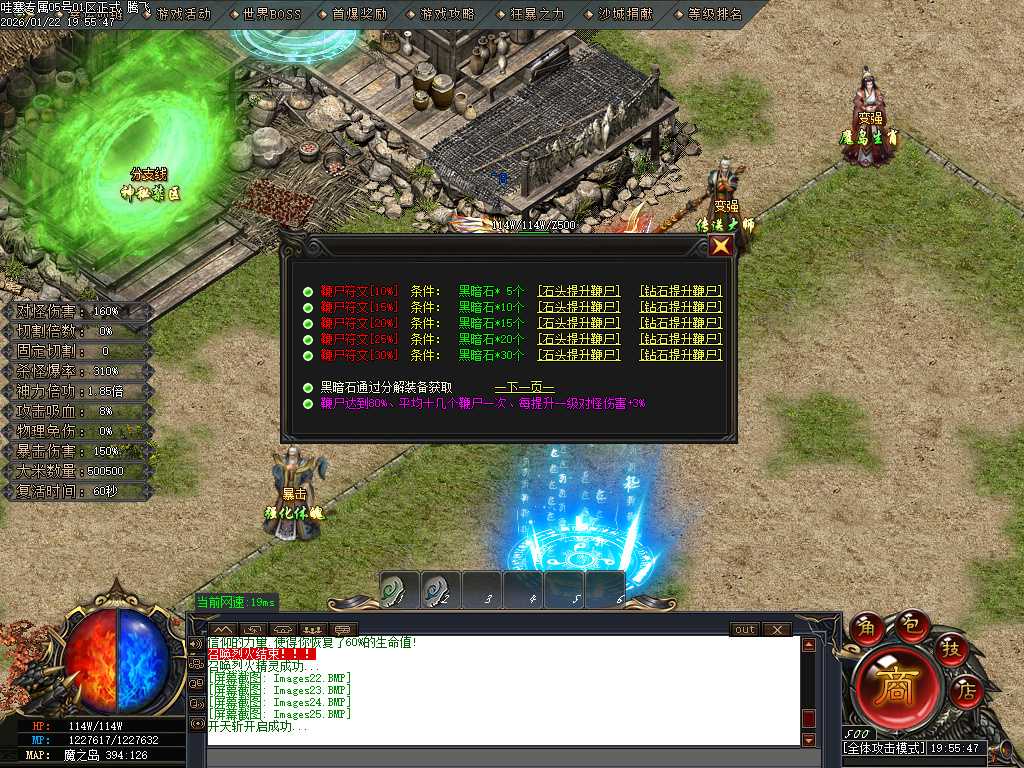1024x768 pixels.
Task: Open the large 商 shop orb
Action: [896, 687]
